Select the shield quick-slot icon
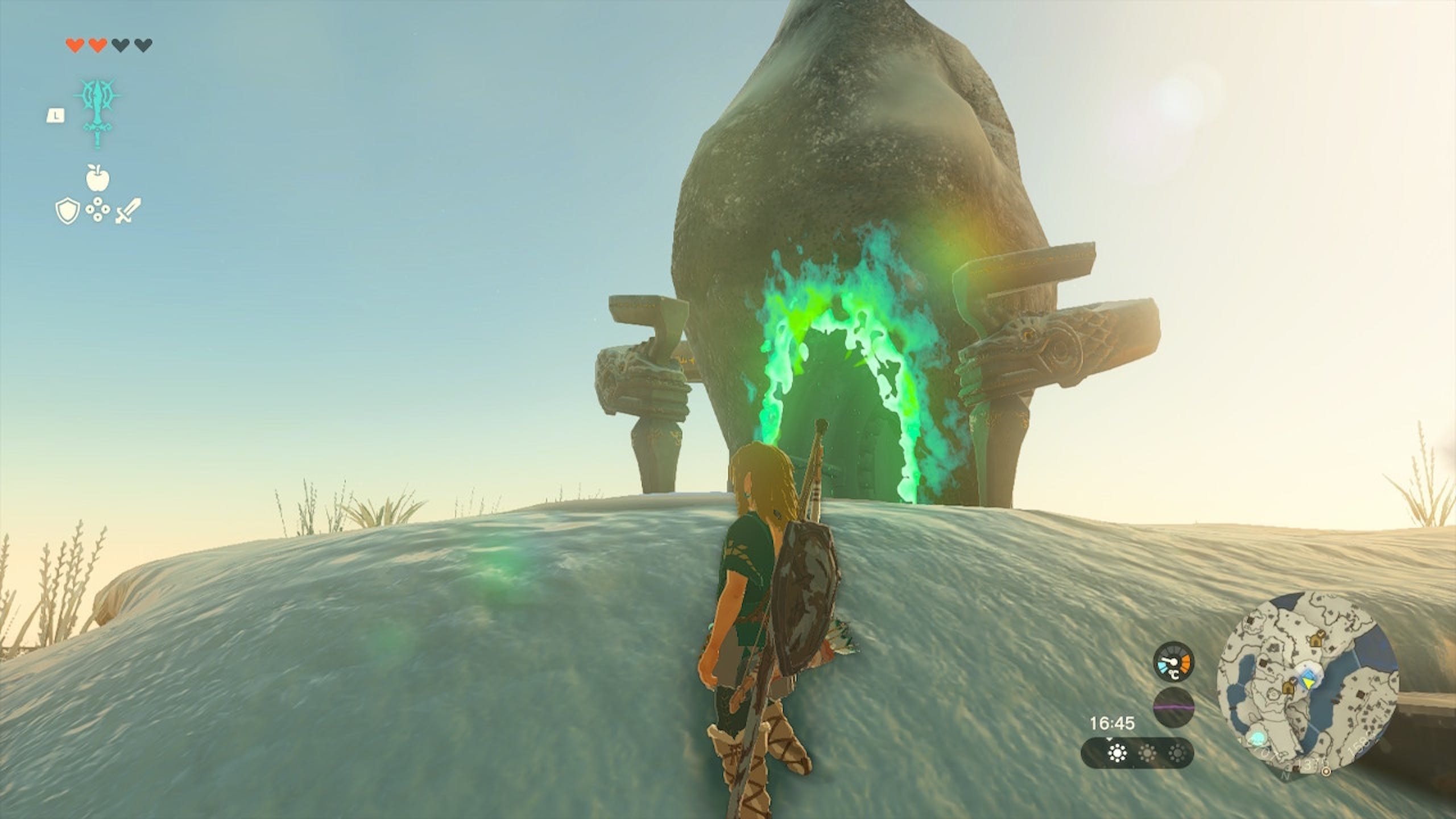The width and height of the screenshot is (1456, 819). 66,212
